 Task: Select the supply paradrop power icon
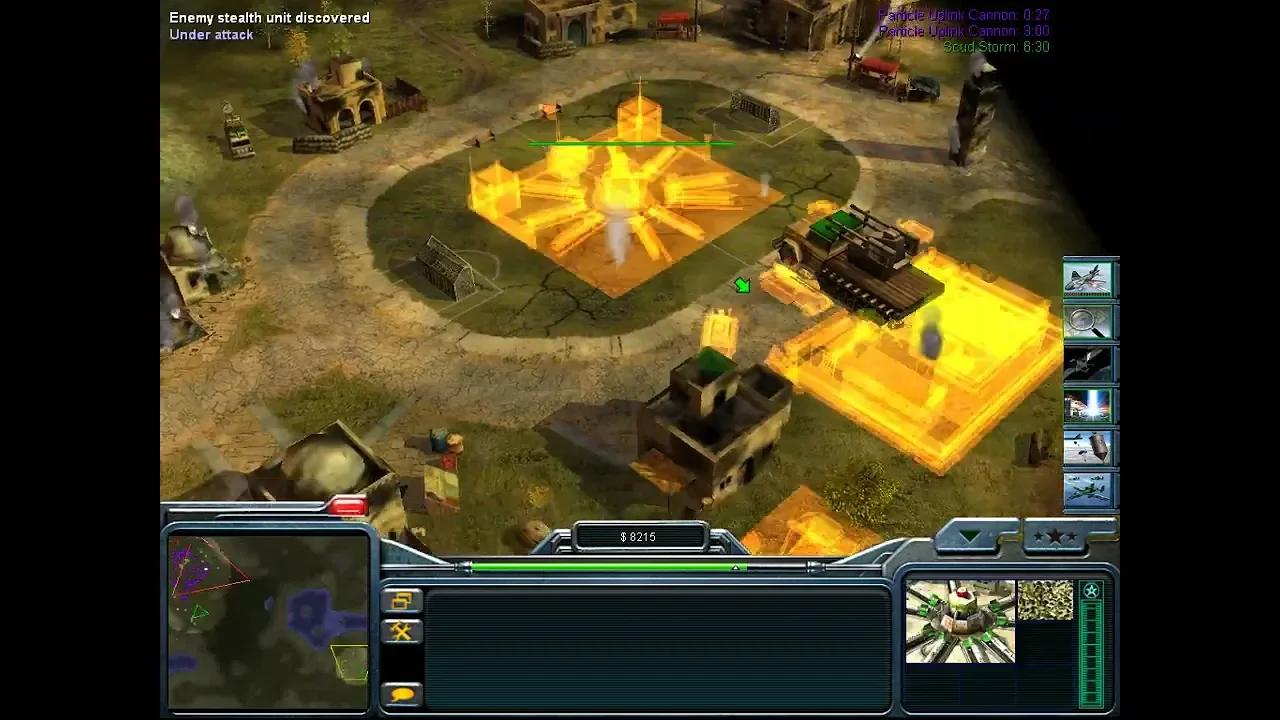[x=1090, y=448]
